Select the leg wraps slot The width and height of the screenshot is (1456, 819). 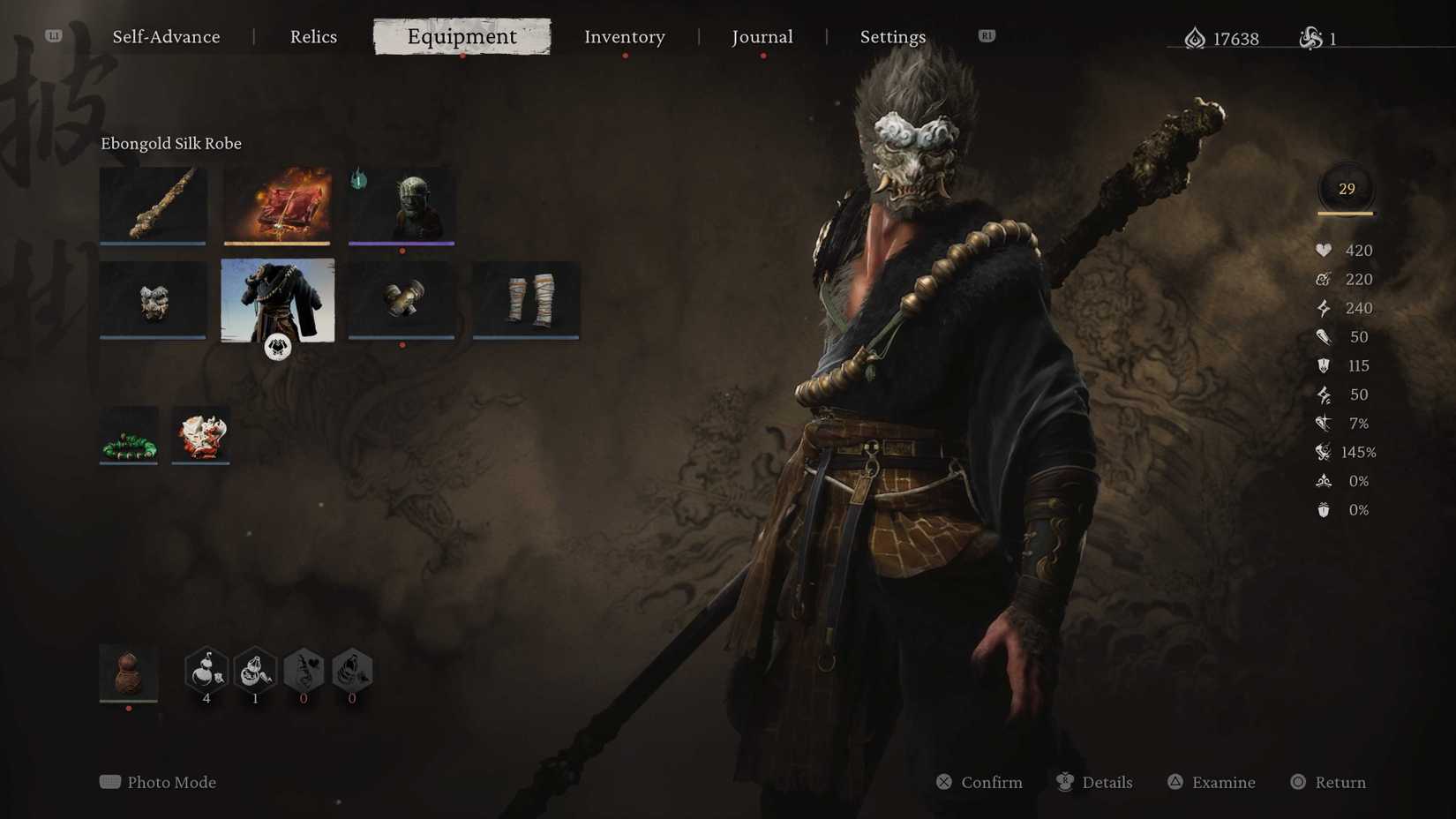[x=526, y=300]
